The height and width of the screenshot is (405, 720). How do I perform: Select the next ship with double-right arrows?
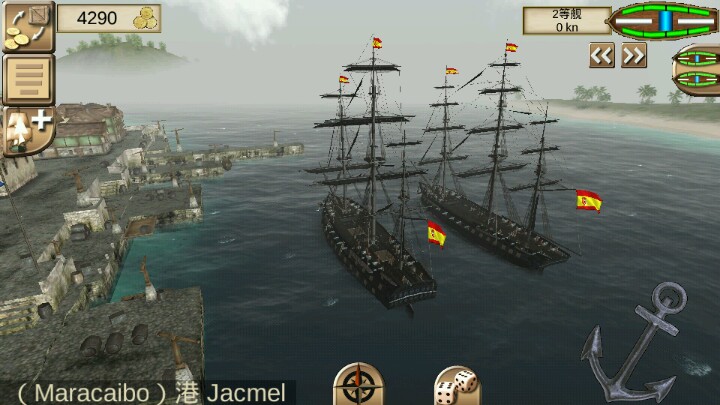(x=634, y=56)
